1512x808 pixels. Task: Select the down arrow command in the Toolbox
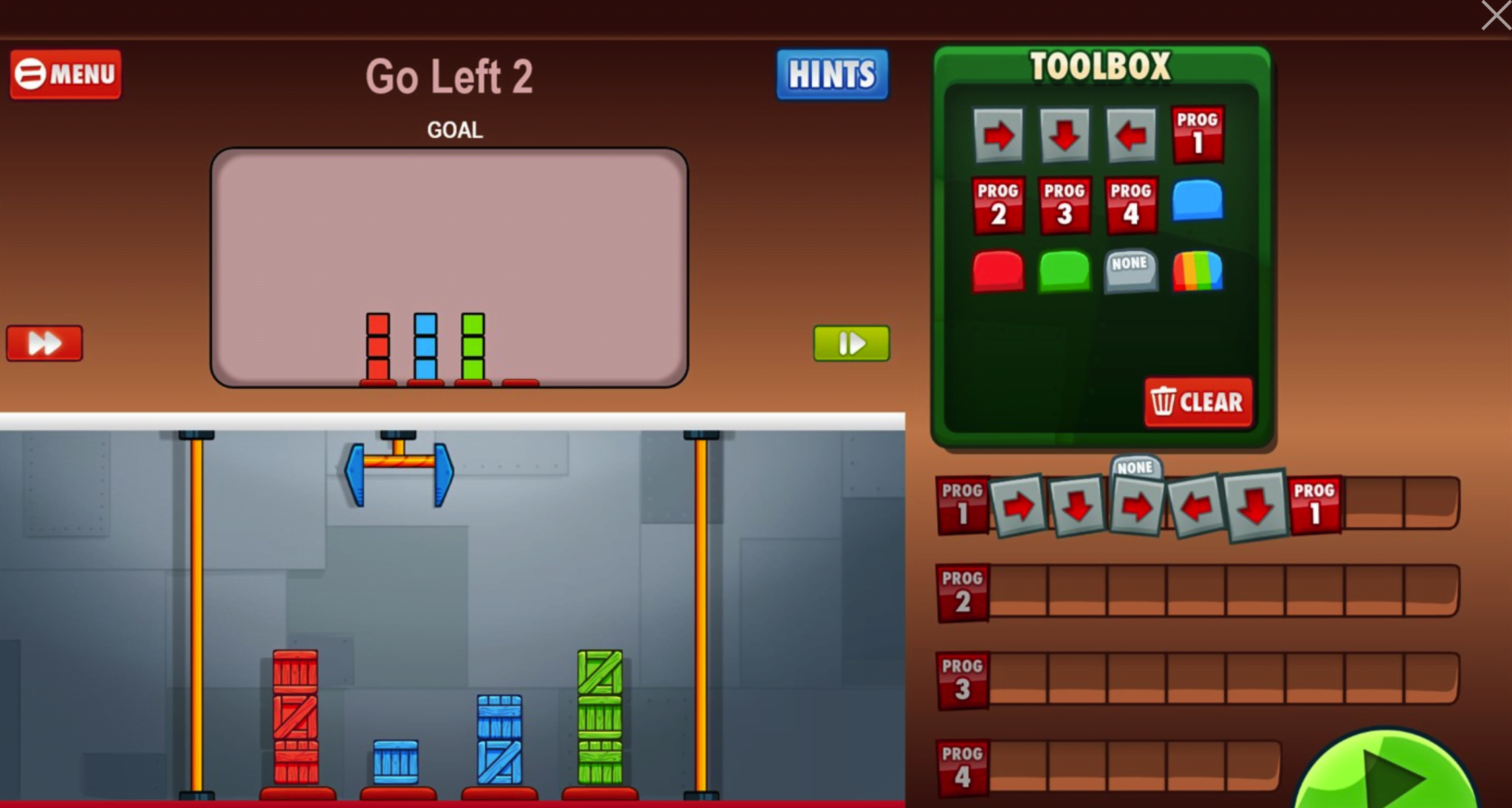tap(1065, 135)
